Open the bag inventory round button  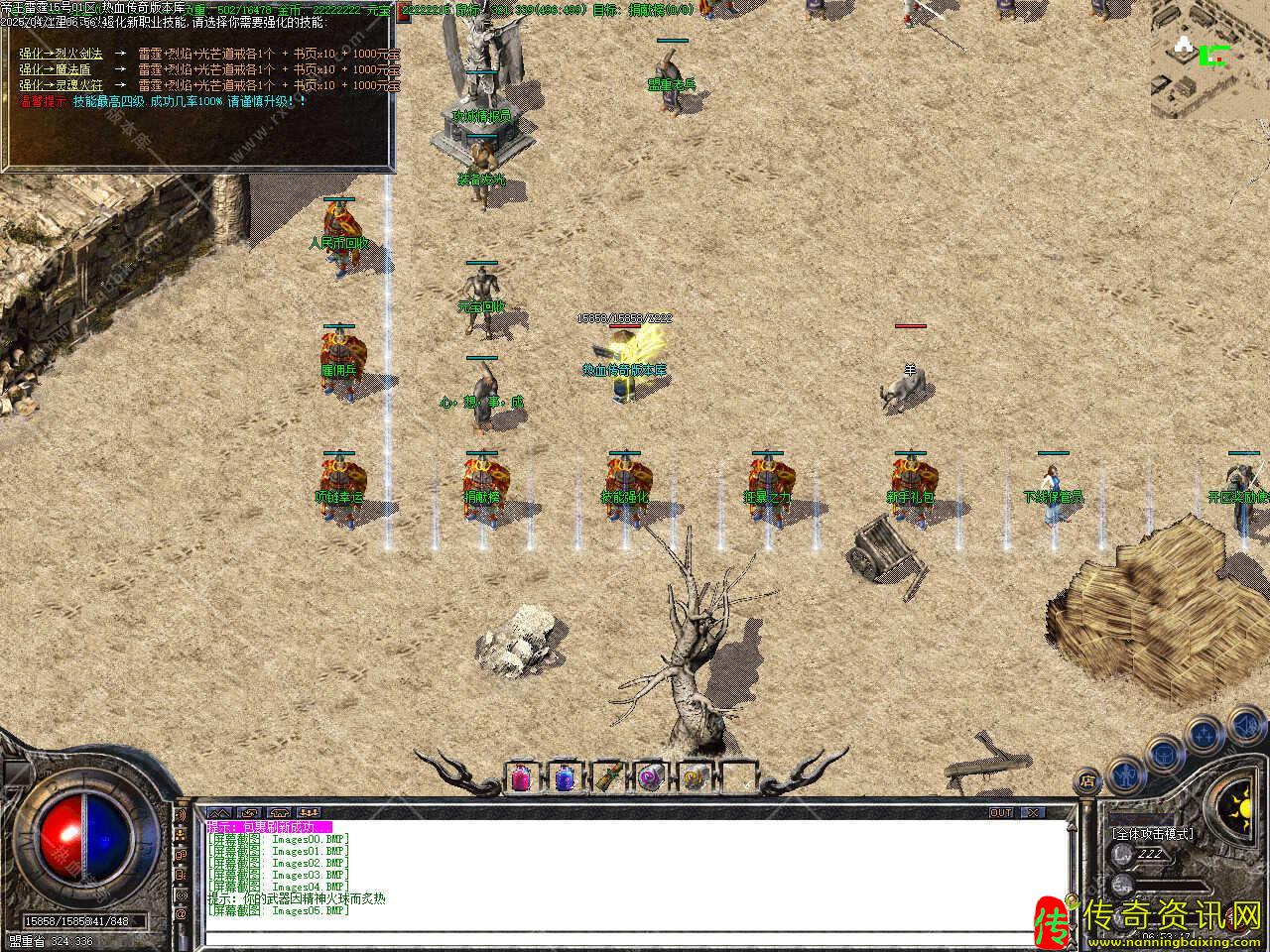click(1163, 755)
